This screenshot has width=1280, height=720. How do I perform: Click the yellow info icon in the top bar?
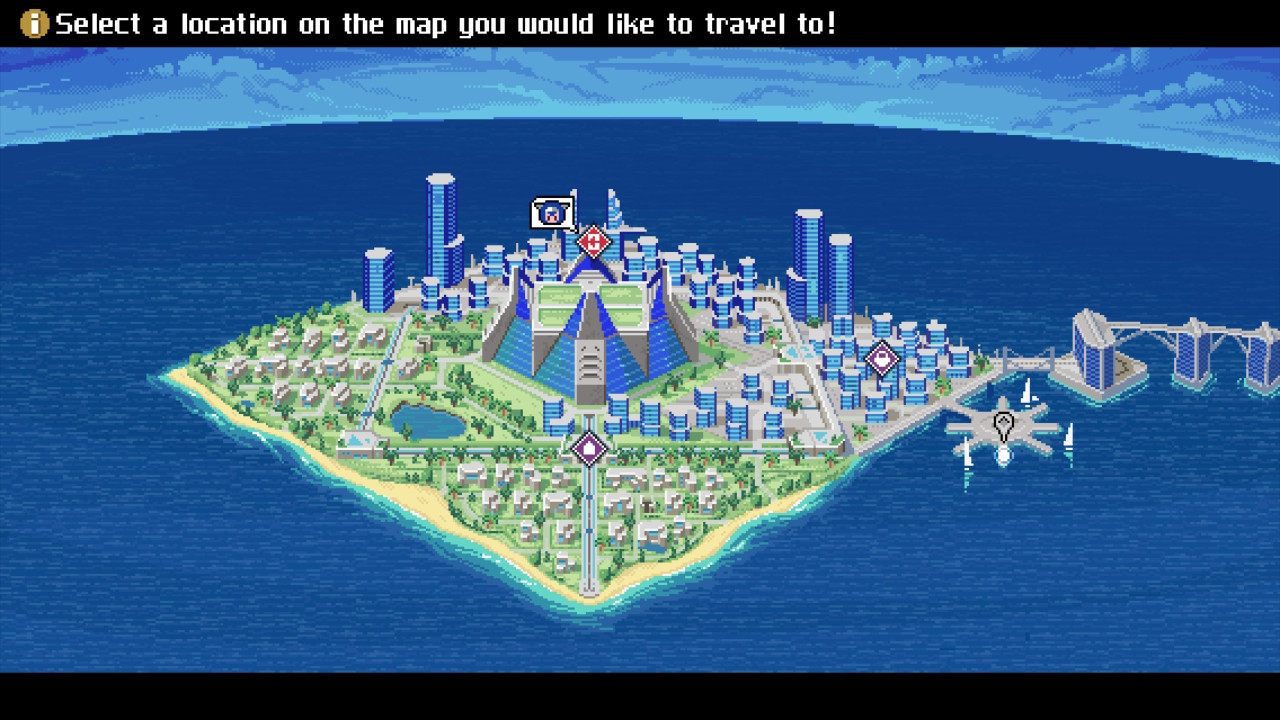click(34, 24)
